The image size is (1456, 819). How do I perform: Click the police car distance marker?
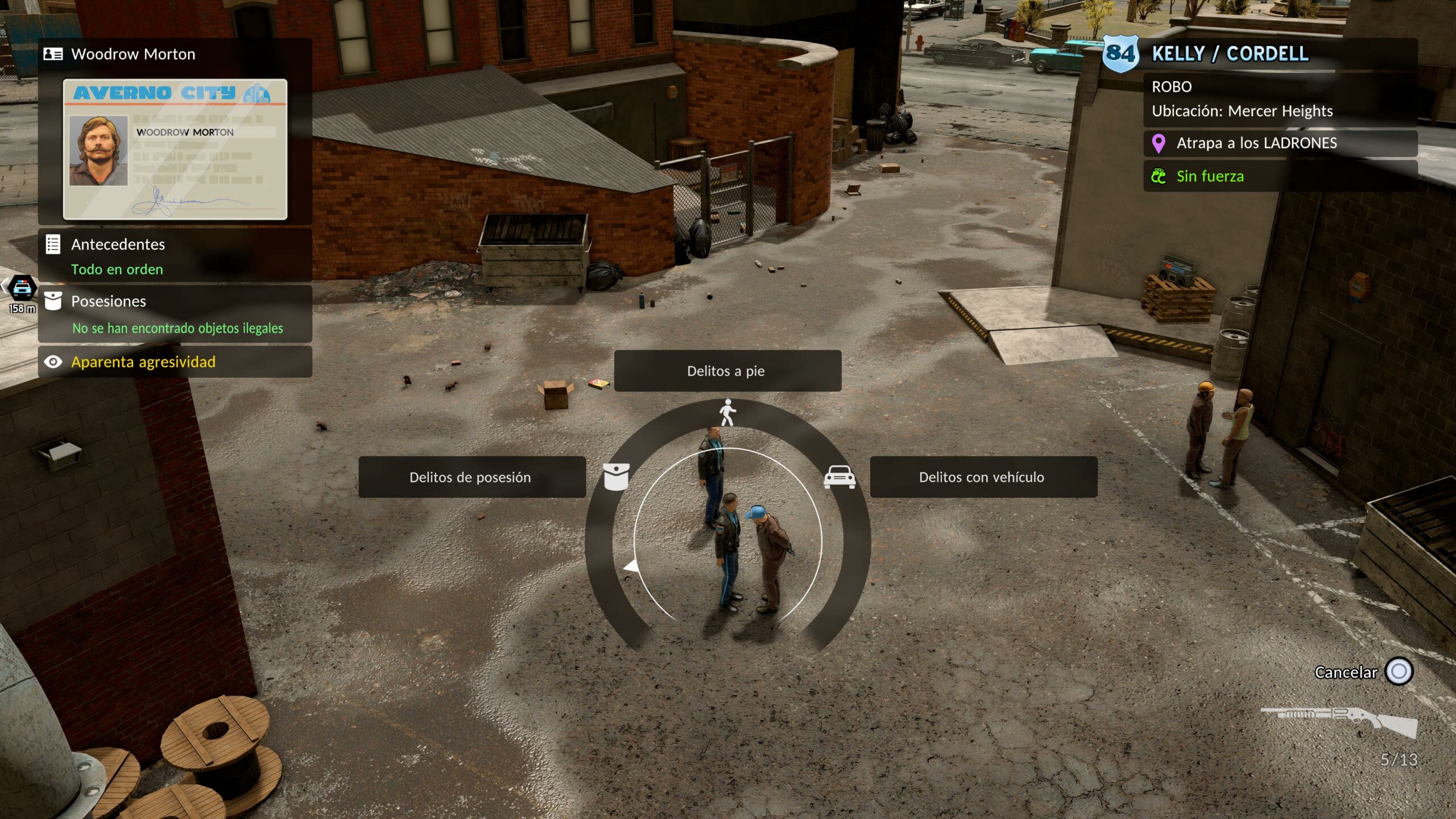[22, 293]
